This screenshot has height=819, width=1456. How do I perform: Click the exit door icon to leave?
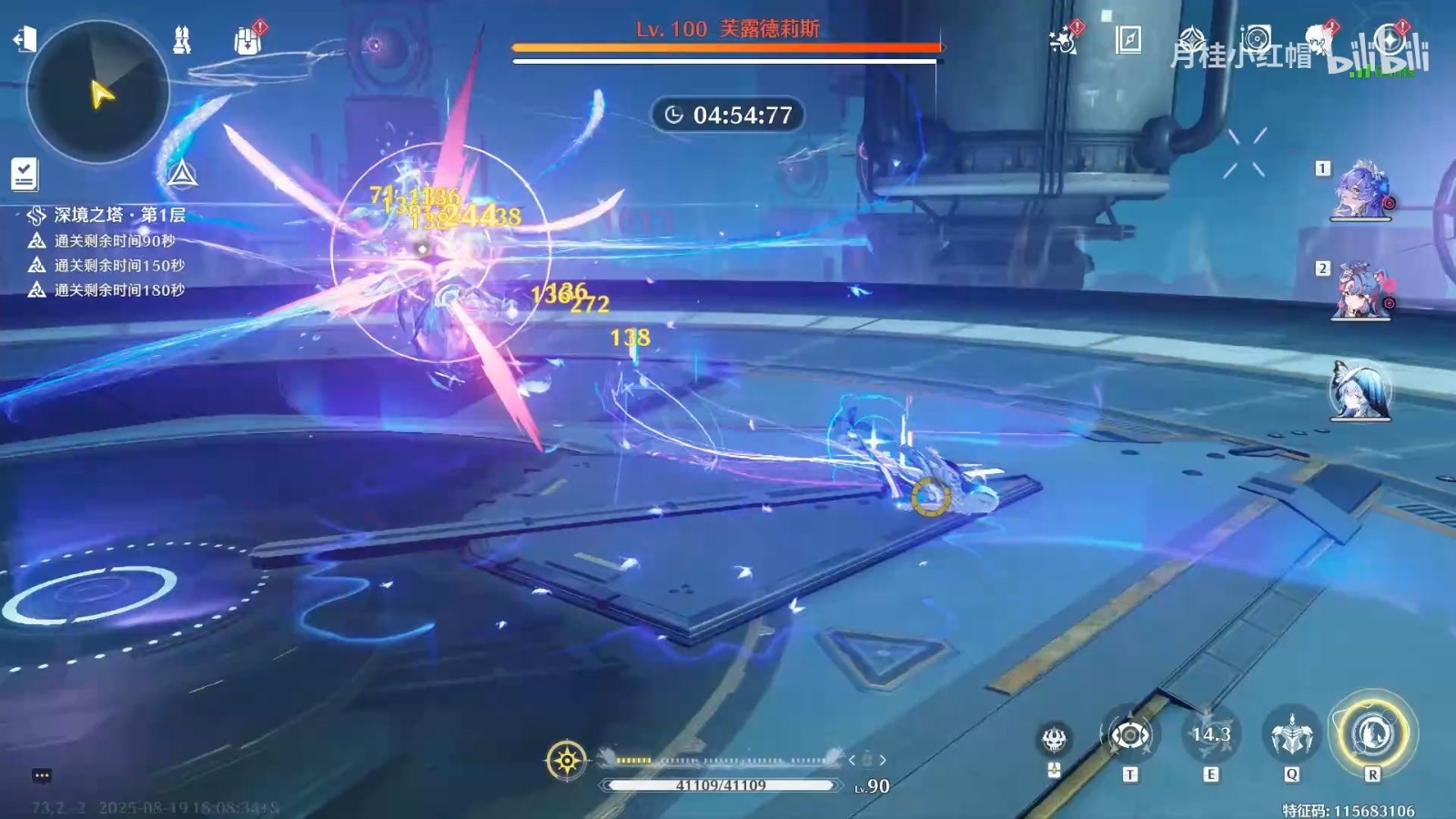(25, 39)
